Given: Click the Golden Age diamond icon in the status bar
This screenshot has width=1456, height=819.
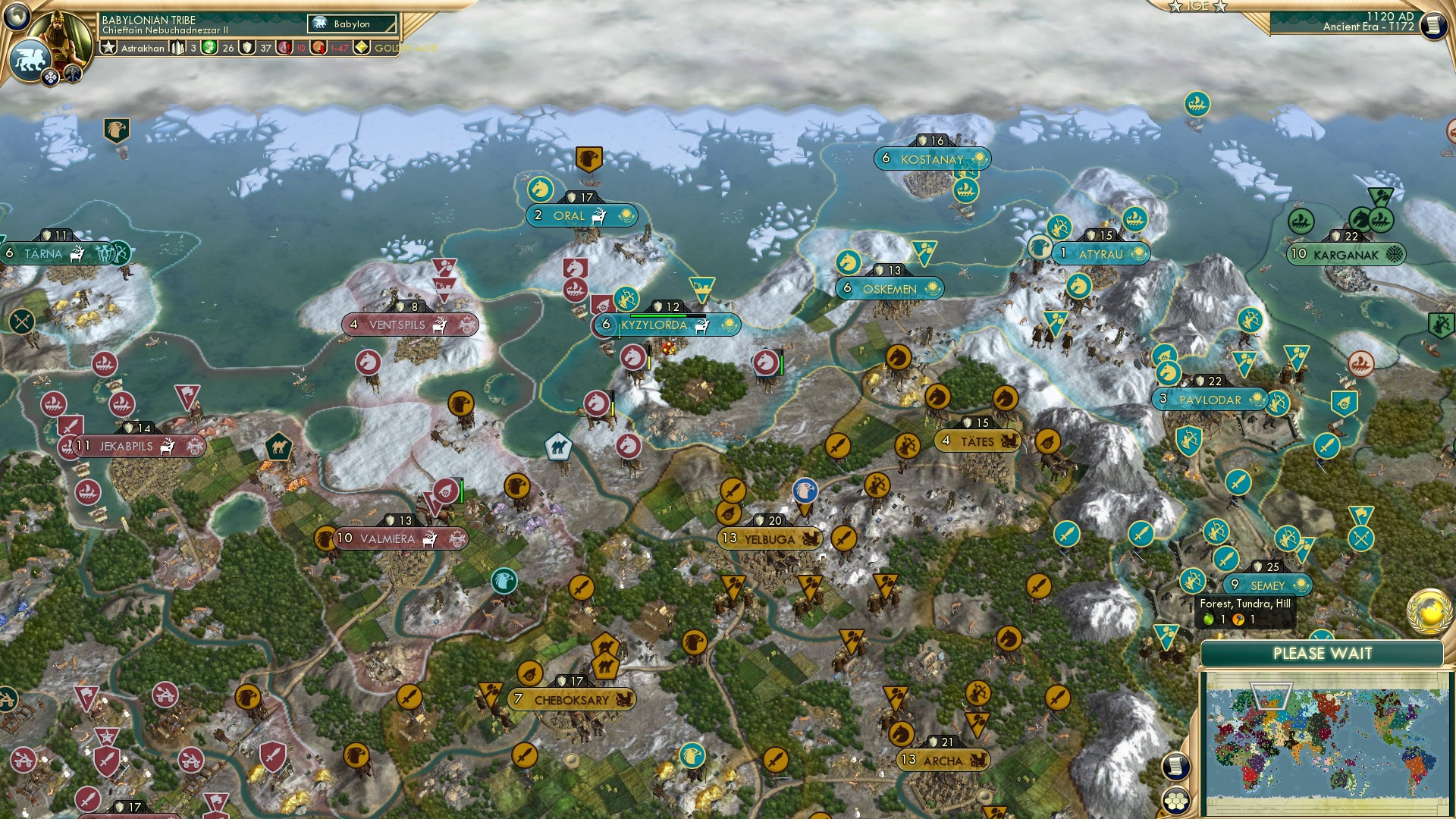Looking at the screenshot, I should (361, 47).
